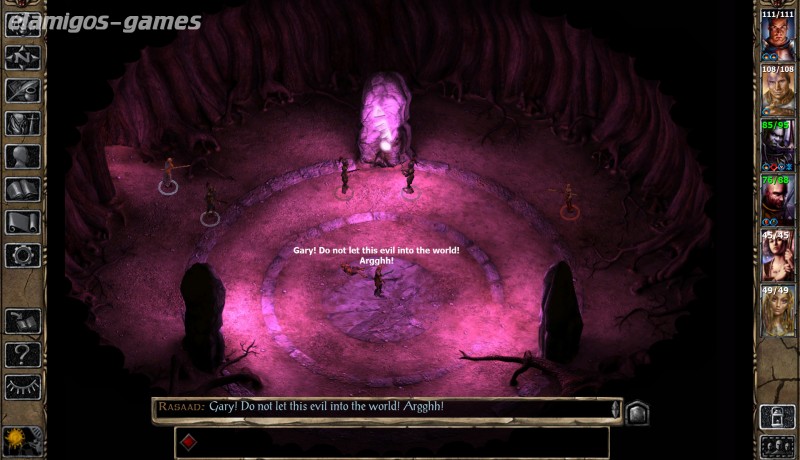This screenshot has width=800, height=460.
Task: Show the character record head icon
Action: coord(22,157)
